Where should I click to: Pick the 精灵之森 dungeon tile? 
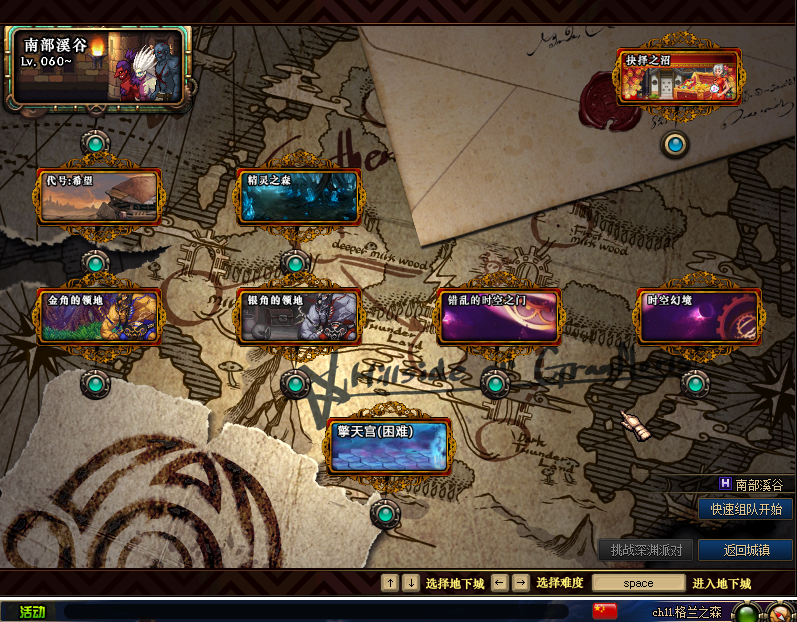tap(299, 196)
